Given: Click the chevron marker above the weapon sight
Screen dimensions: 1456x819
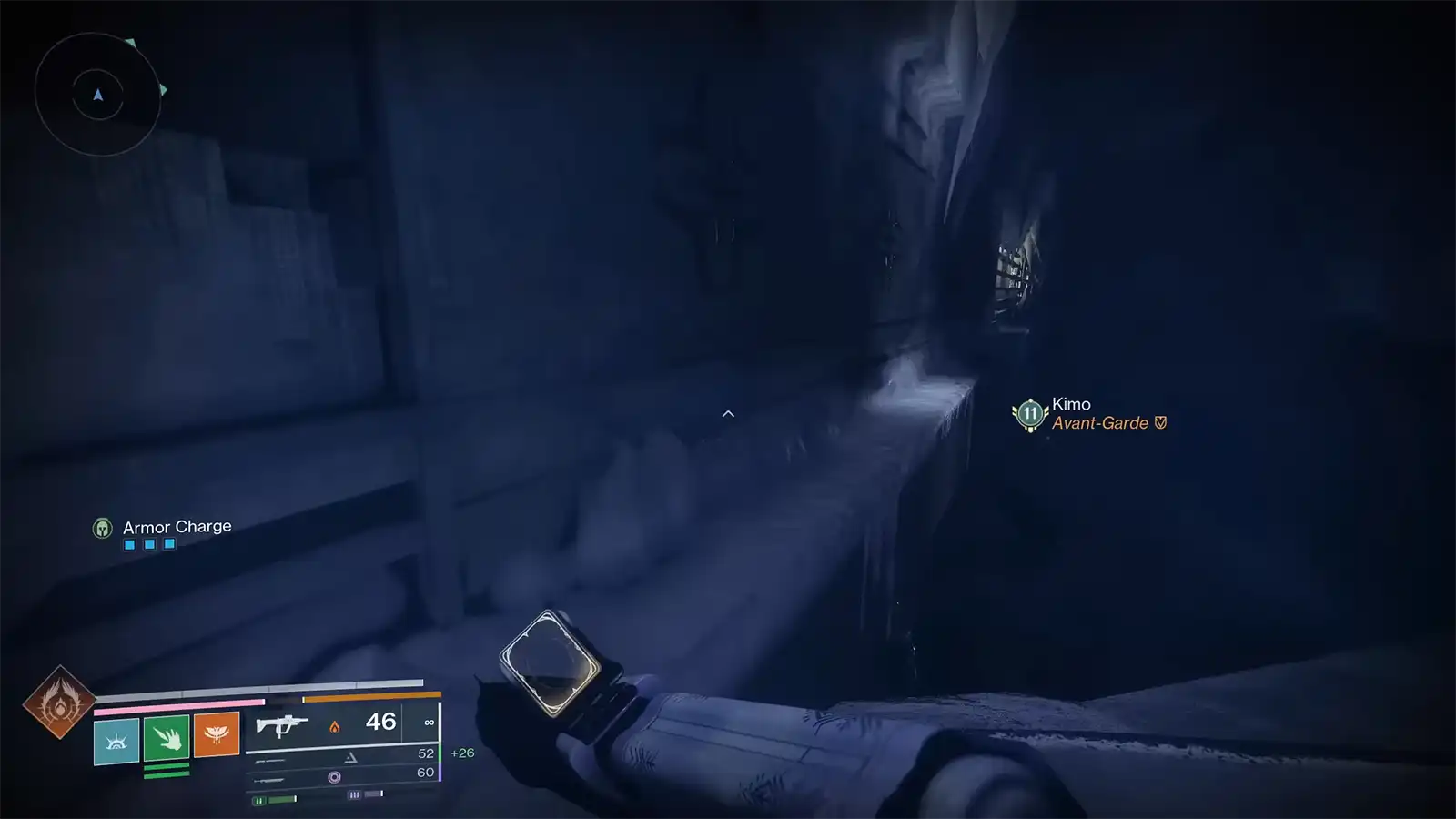Looking at the screenshot, I should click(727, 412).
